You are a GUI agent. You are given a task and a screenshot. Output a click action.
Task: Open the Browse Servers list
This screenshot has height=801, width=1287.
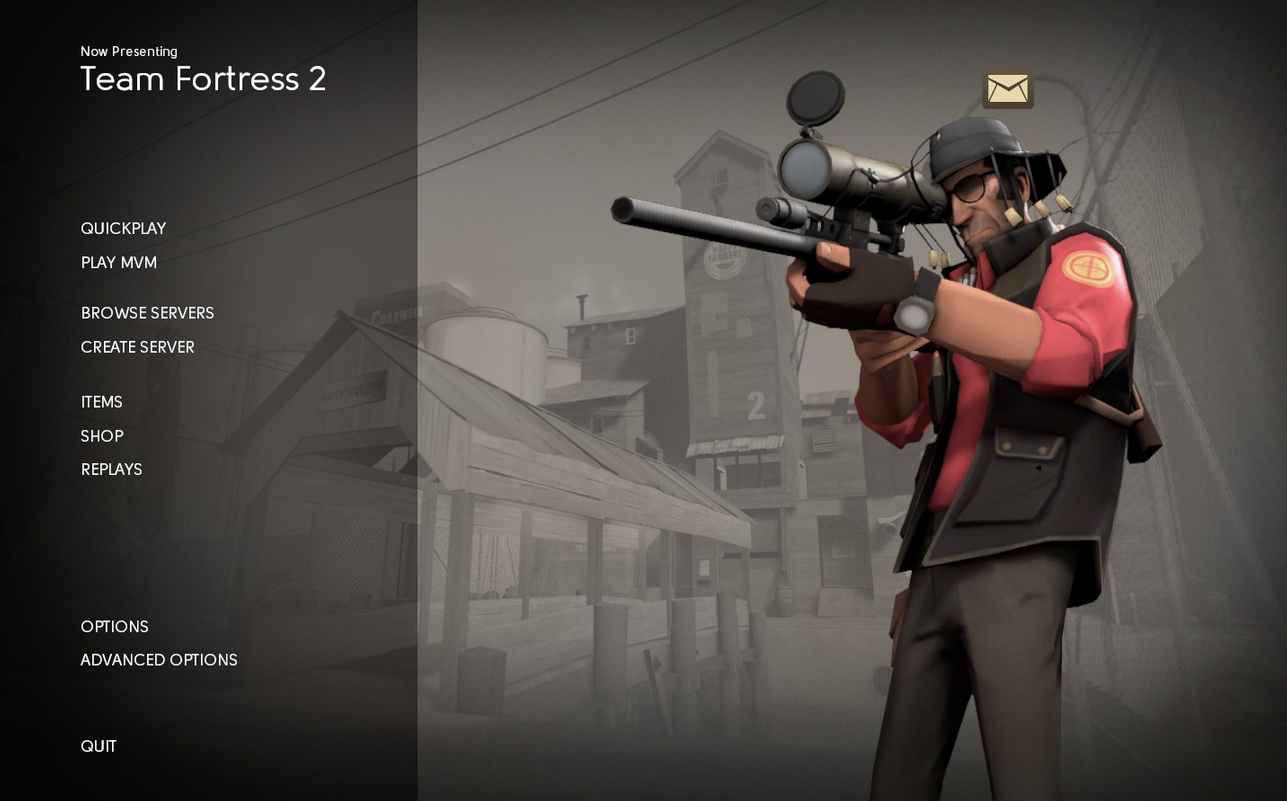tap(147, 313)
